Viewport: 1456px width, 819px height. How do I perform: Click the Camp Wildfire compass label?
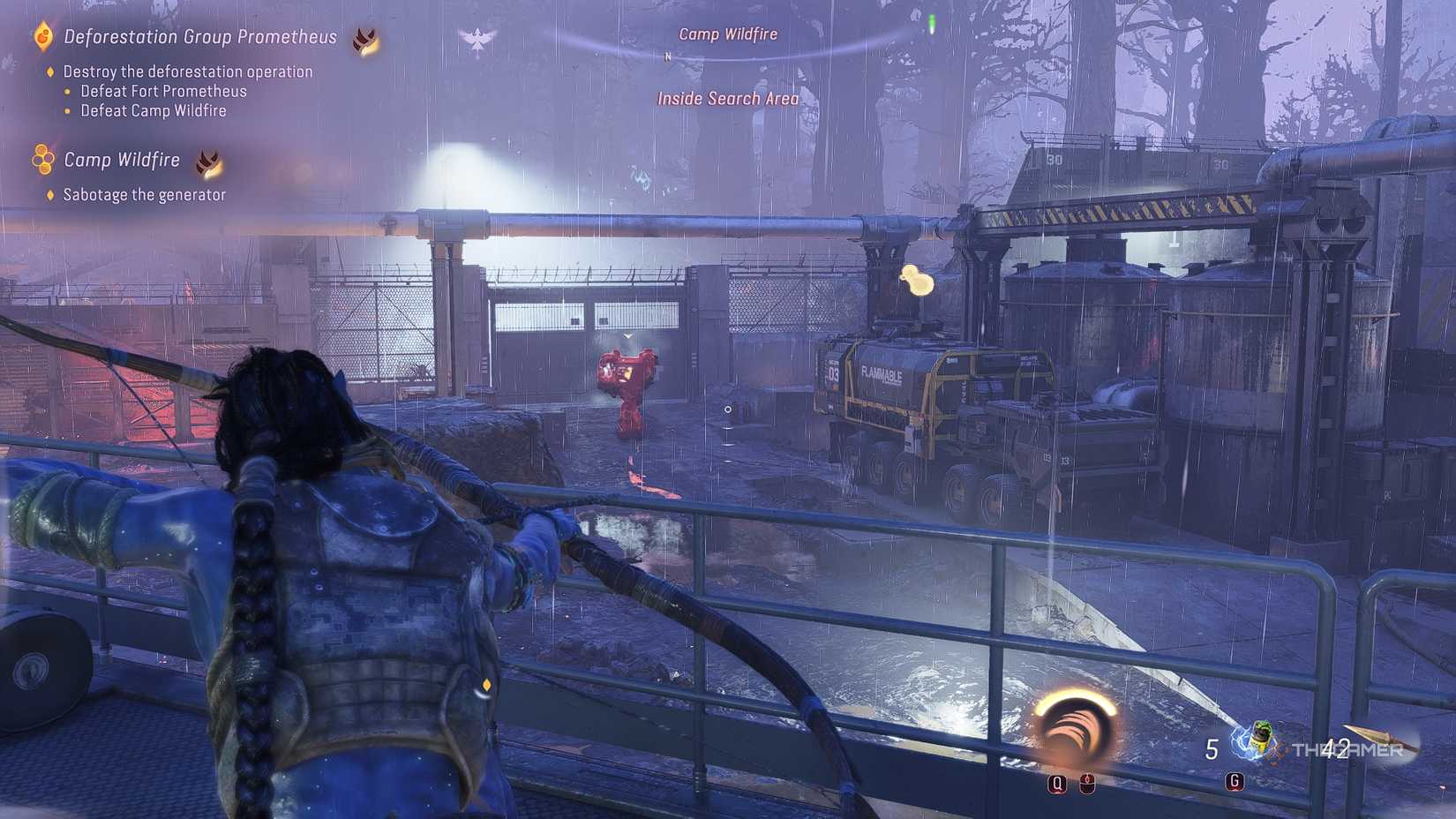coord(728,34)
